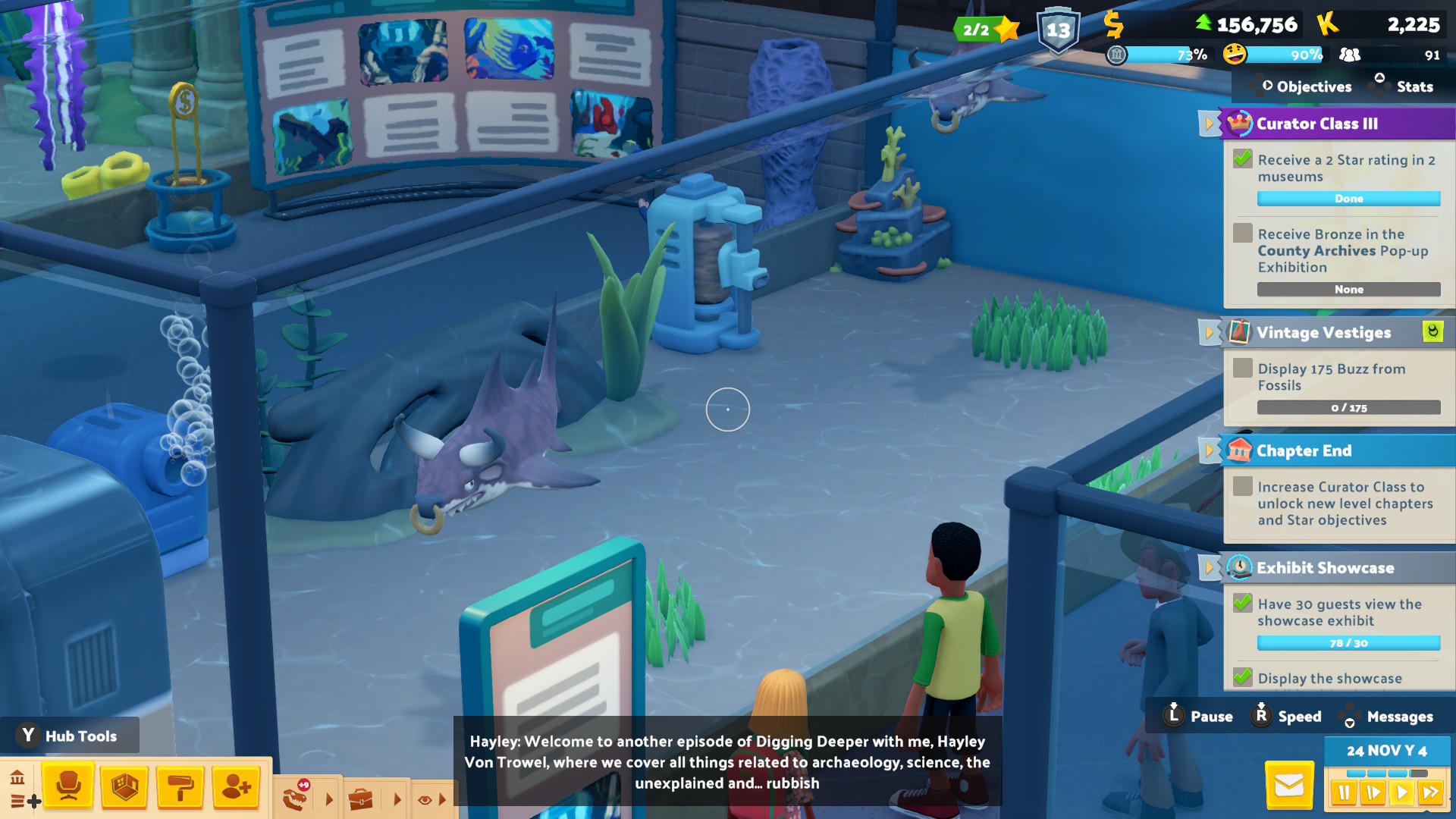The width and height of the screenshot is (1456, 819).
Task: Open the envelope messages inbox
Action: (1289, 786)
